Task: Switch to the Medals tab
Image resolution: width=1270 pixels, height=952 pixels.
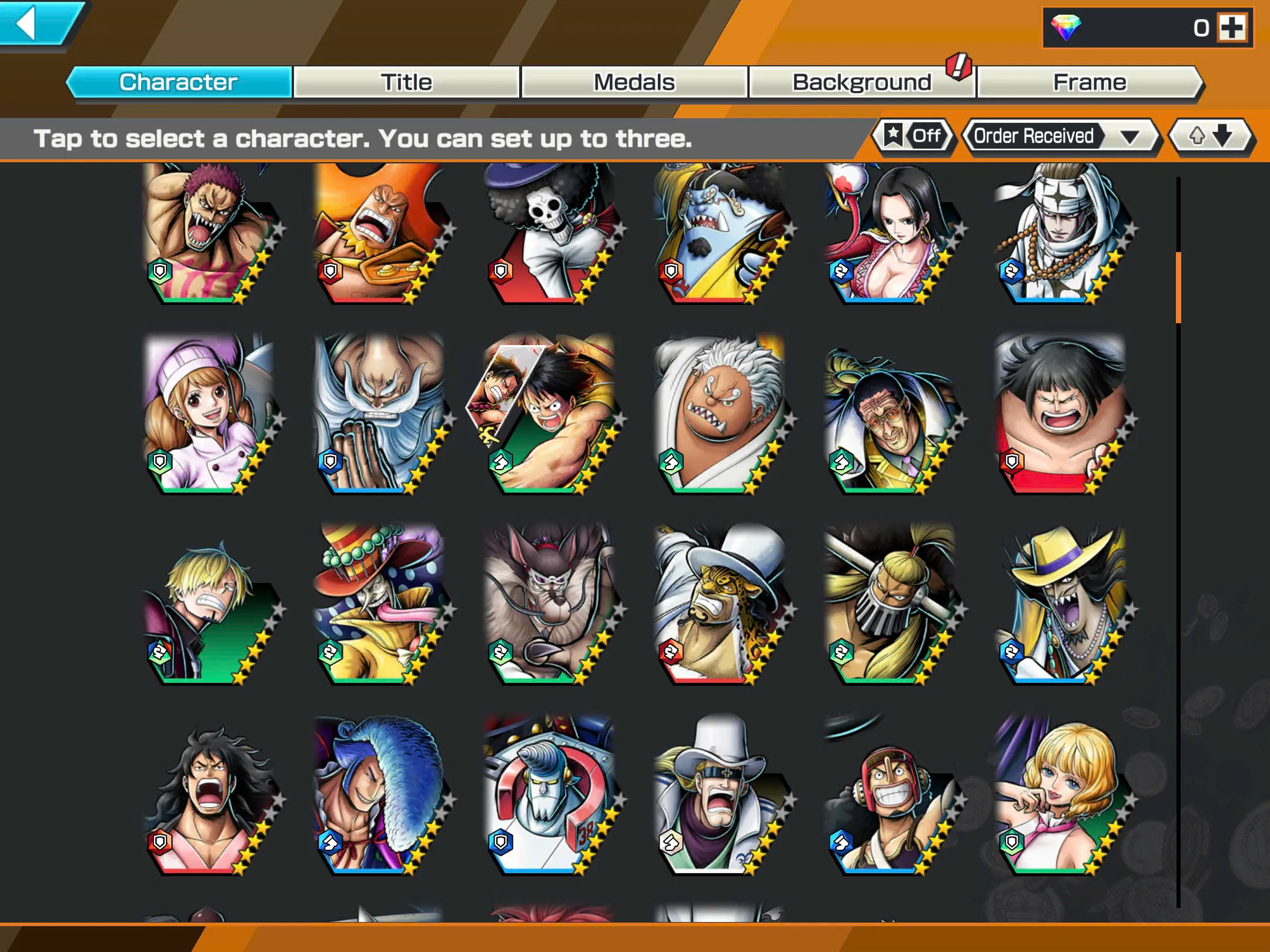Action: coord(634,82)
